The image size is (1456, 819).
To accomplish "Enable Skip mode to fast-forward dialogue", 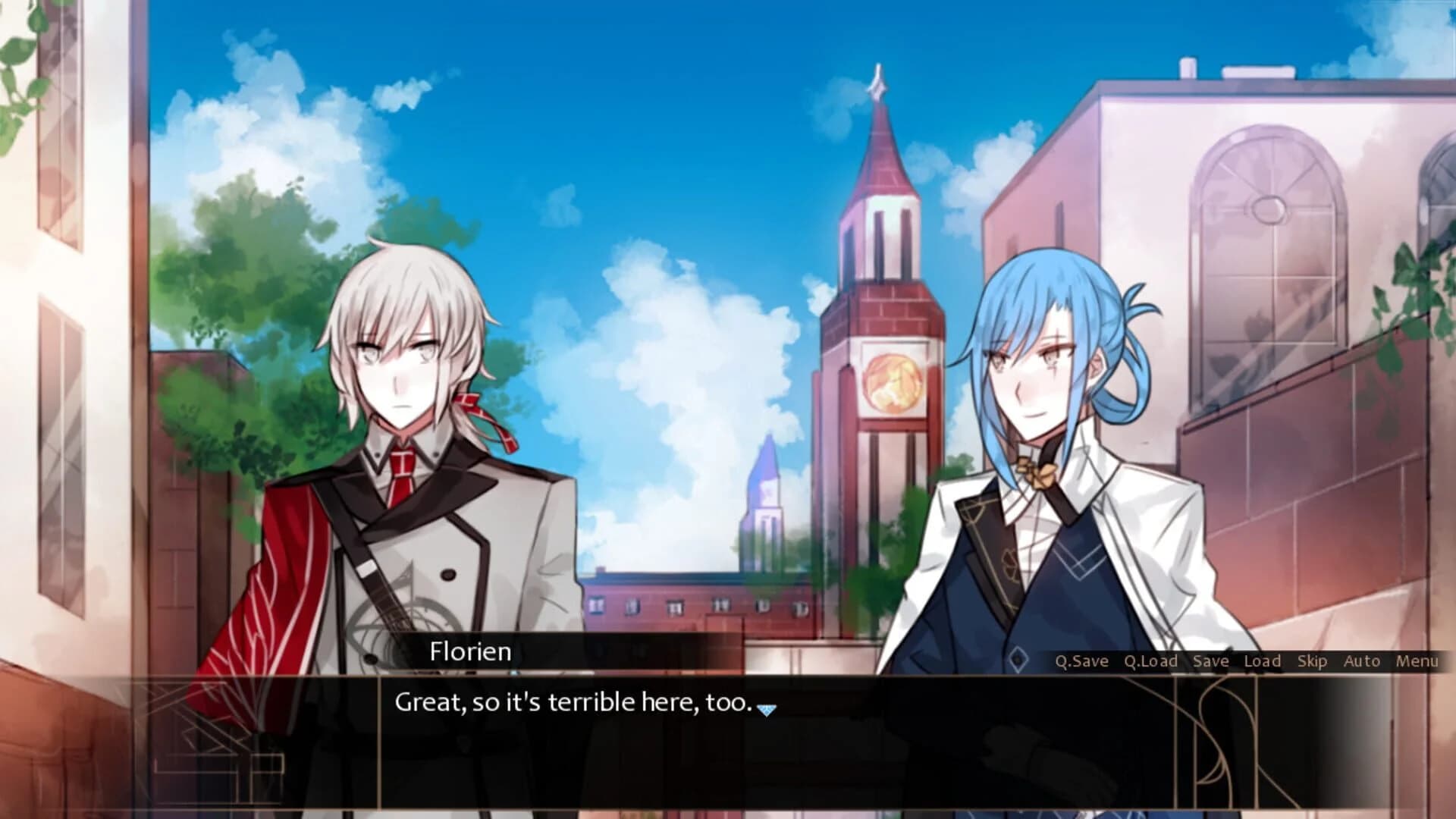I will [x=1311, y=661].
